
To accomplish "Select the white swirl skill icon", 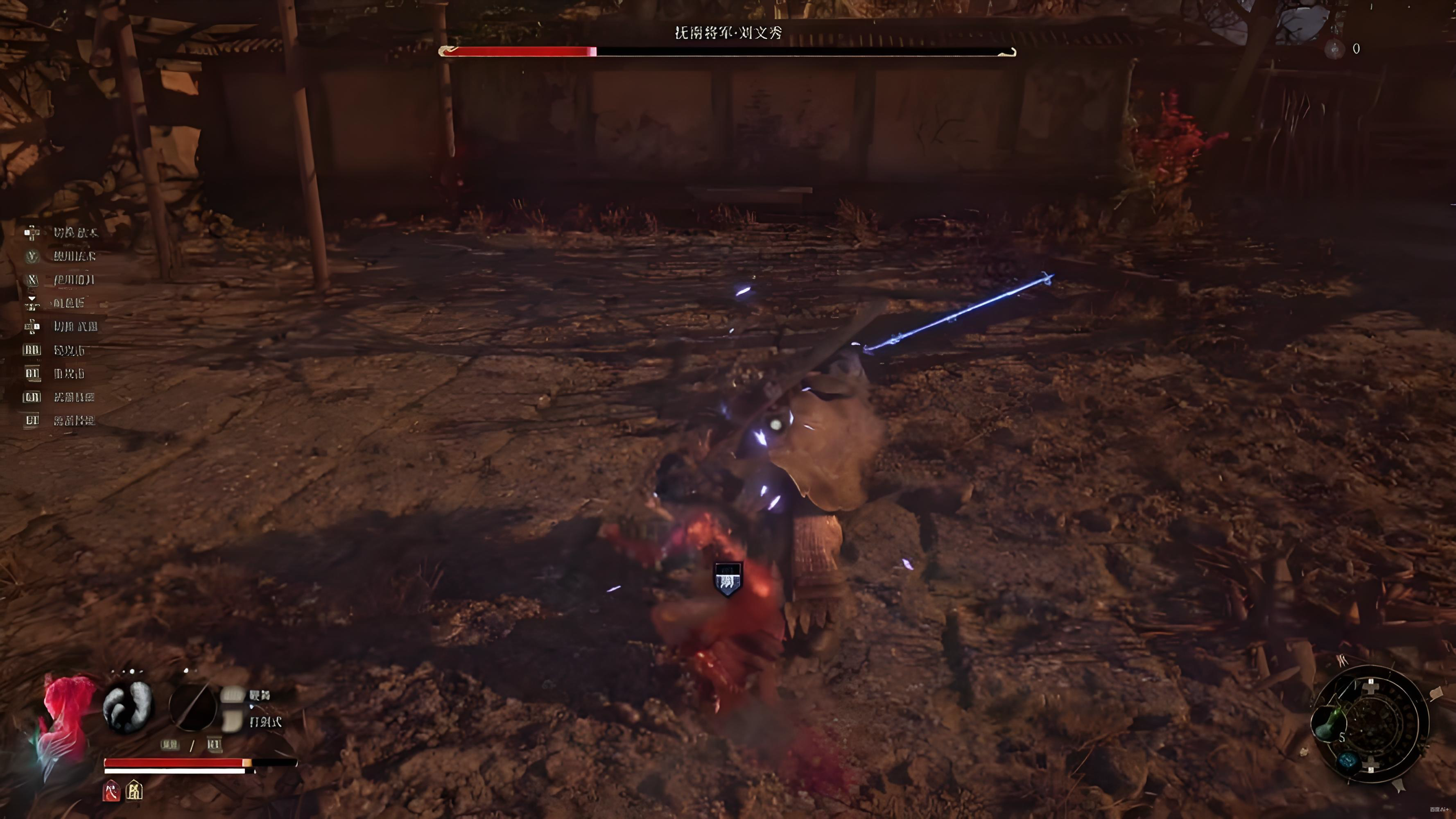I will coord(128,707).
